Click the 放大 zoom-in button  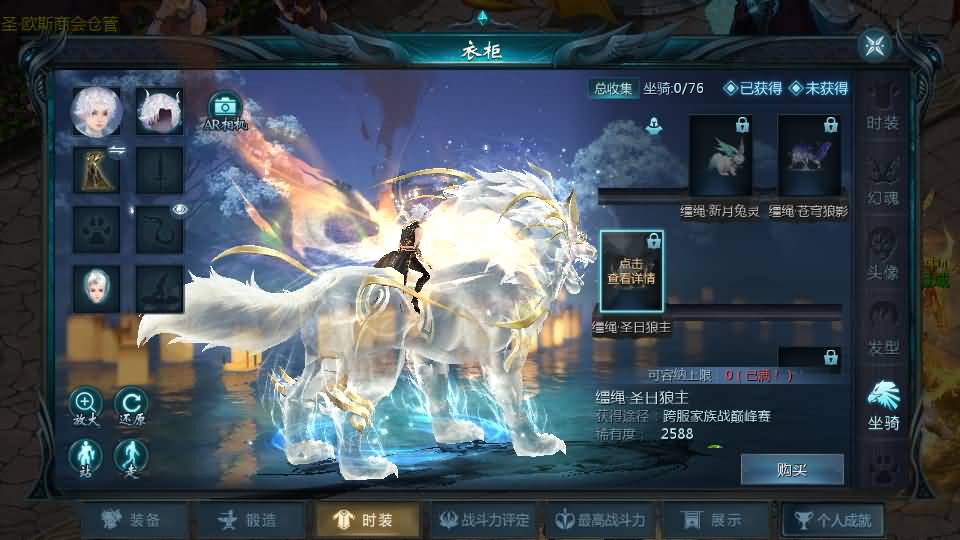click(x=85, y=403)
